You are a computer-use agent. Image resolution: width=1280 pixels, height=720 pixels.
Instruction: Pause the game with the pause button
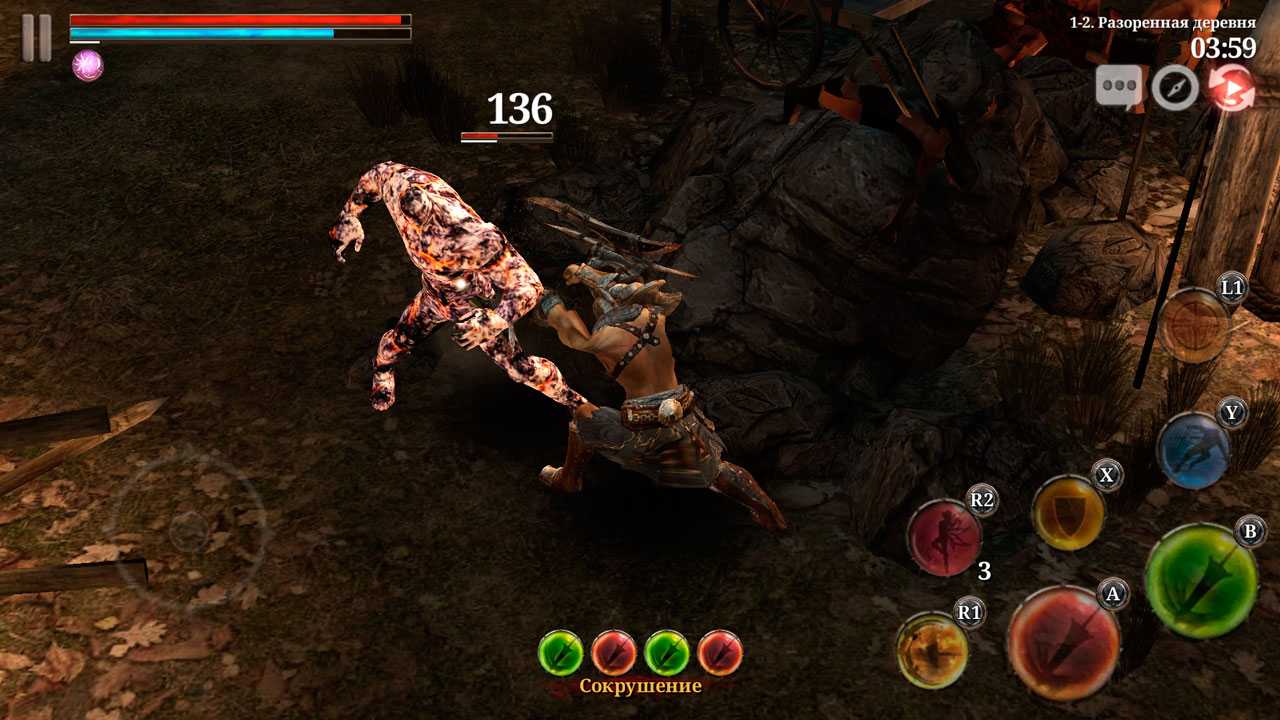coord(36,38)
